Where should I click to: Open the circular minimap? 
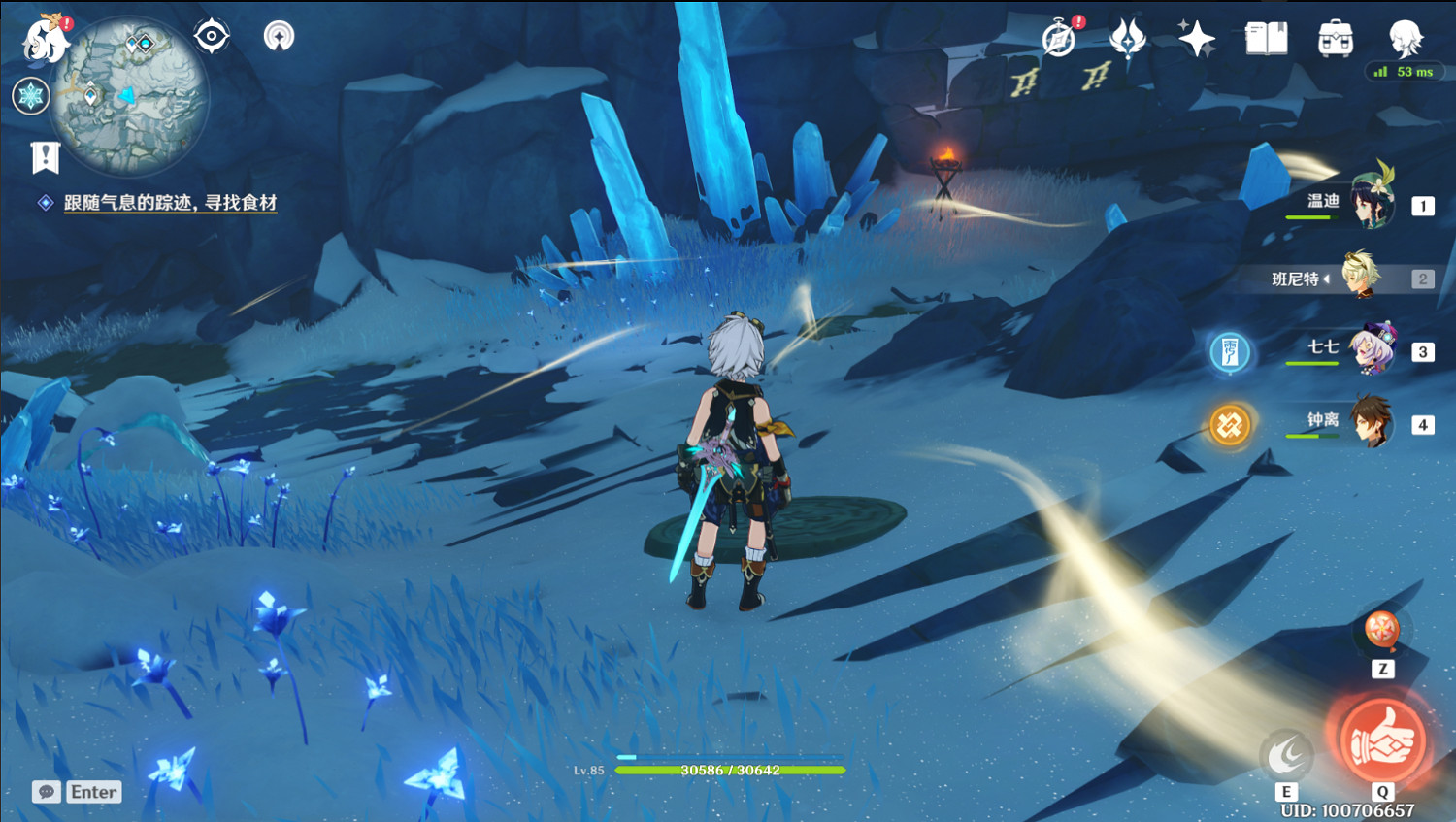click(129, 97)
